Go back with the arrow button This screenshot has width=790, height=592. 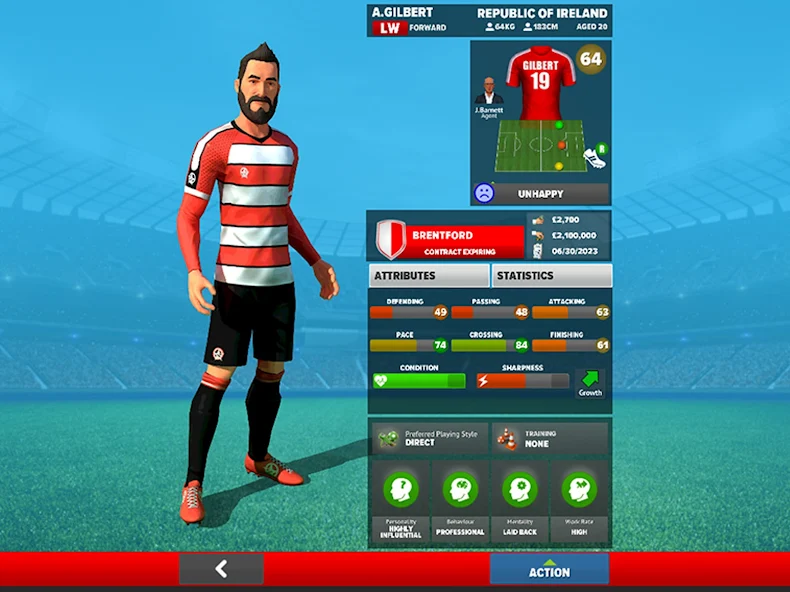pyautogui.click(x=221, y=569)
